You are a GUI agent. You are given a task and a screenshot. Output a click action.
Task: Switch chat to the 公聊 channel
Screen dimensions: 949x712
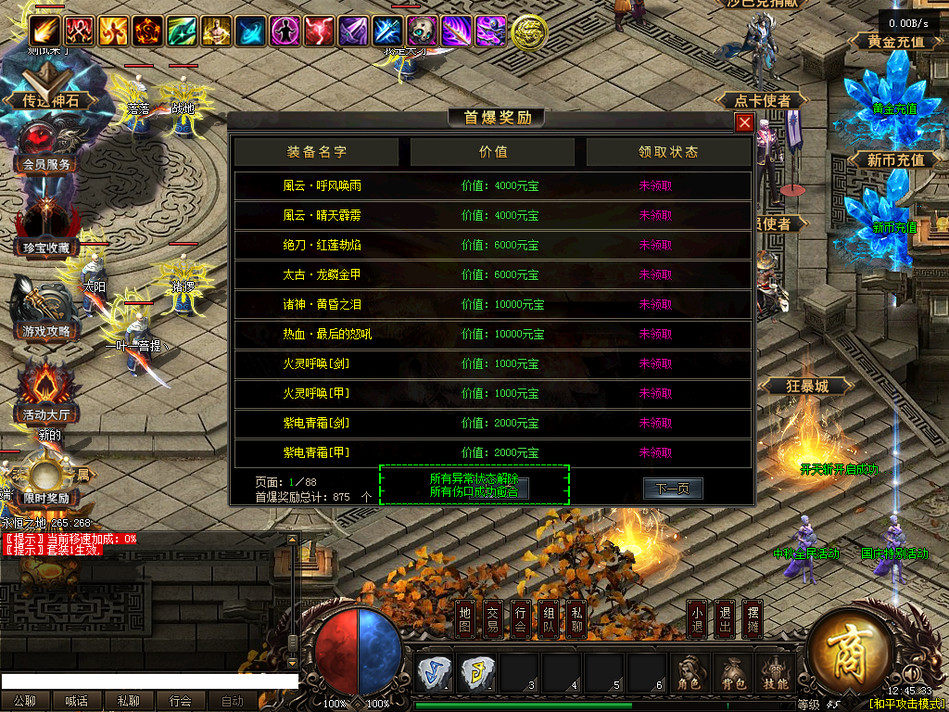pos(25,702)
